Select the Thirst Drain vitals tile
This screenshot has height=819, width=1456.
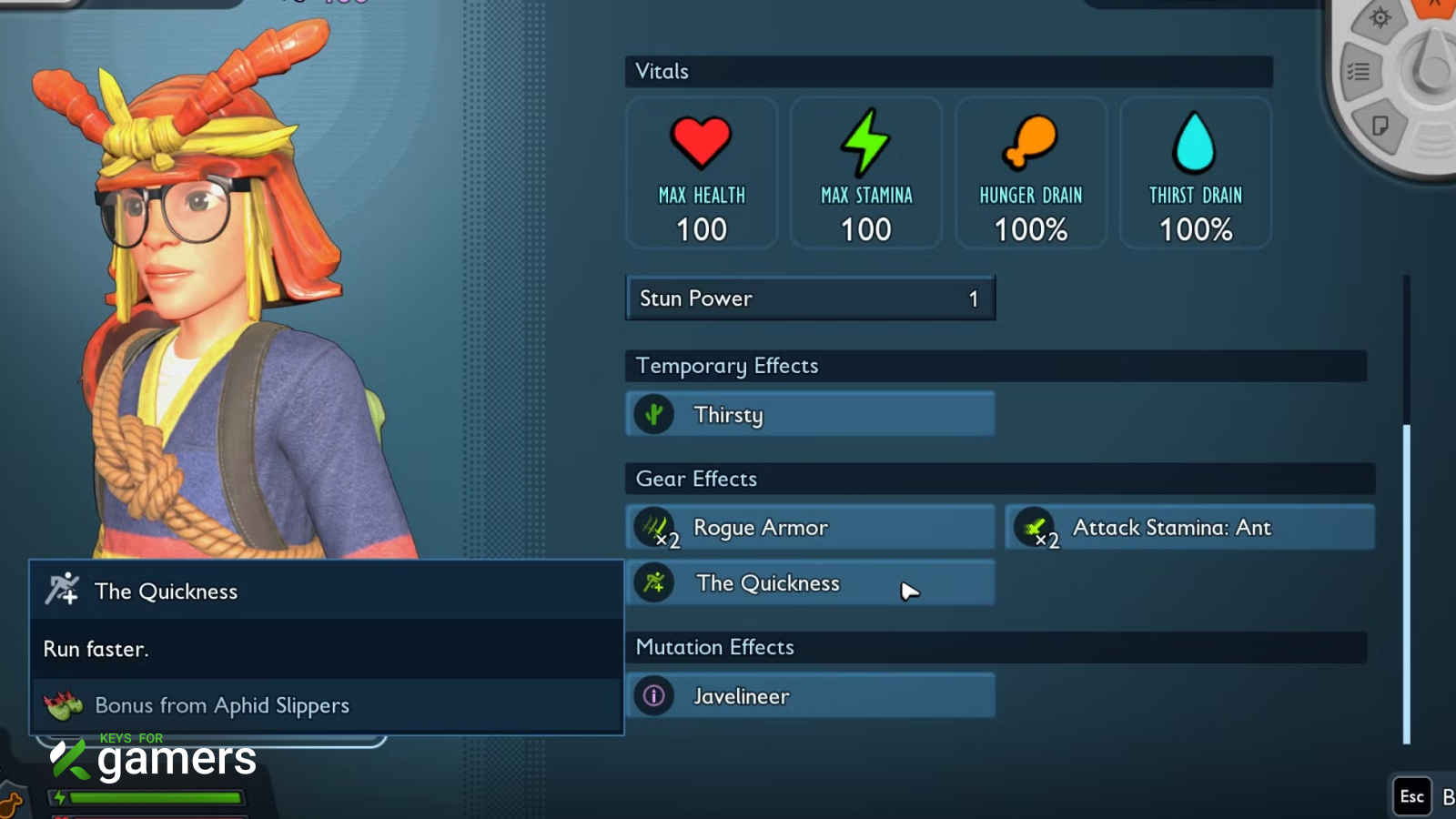[x=1196, y=174]
